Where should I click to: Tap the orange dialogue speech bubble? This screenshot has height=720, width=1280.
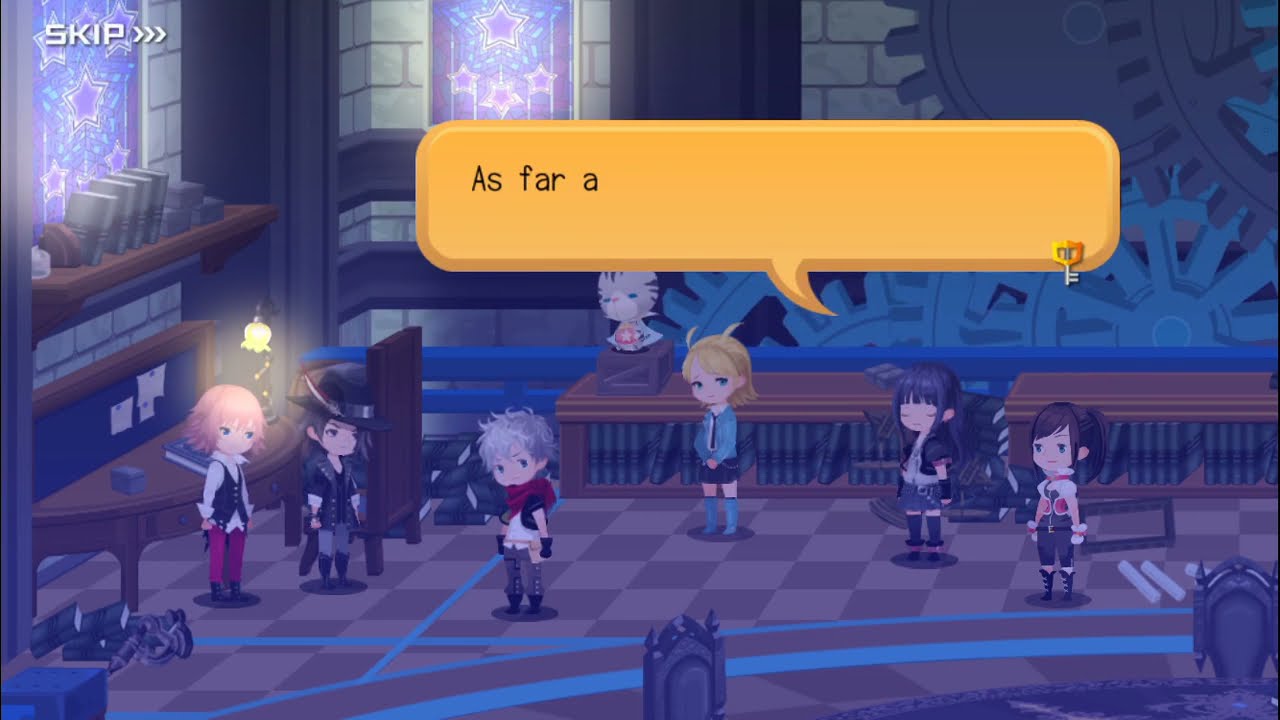[x=766, y=196]
